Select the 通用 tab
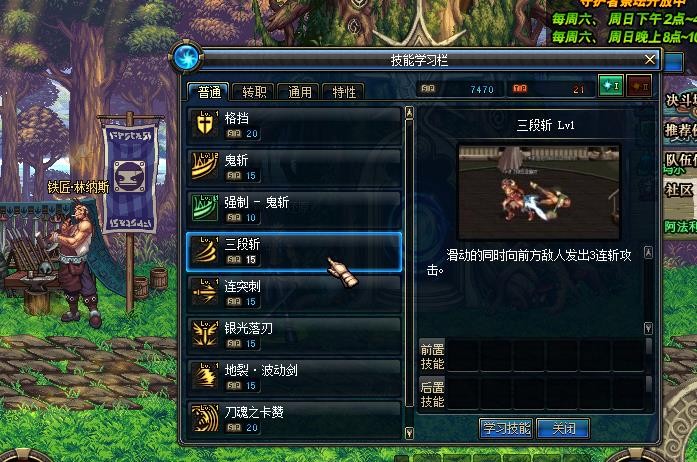697x462 pixels. [299, 92]
